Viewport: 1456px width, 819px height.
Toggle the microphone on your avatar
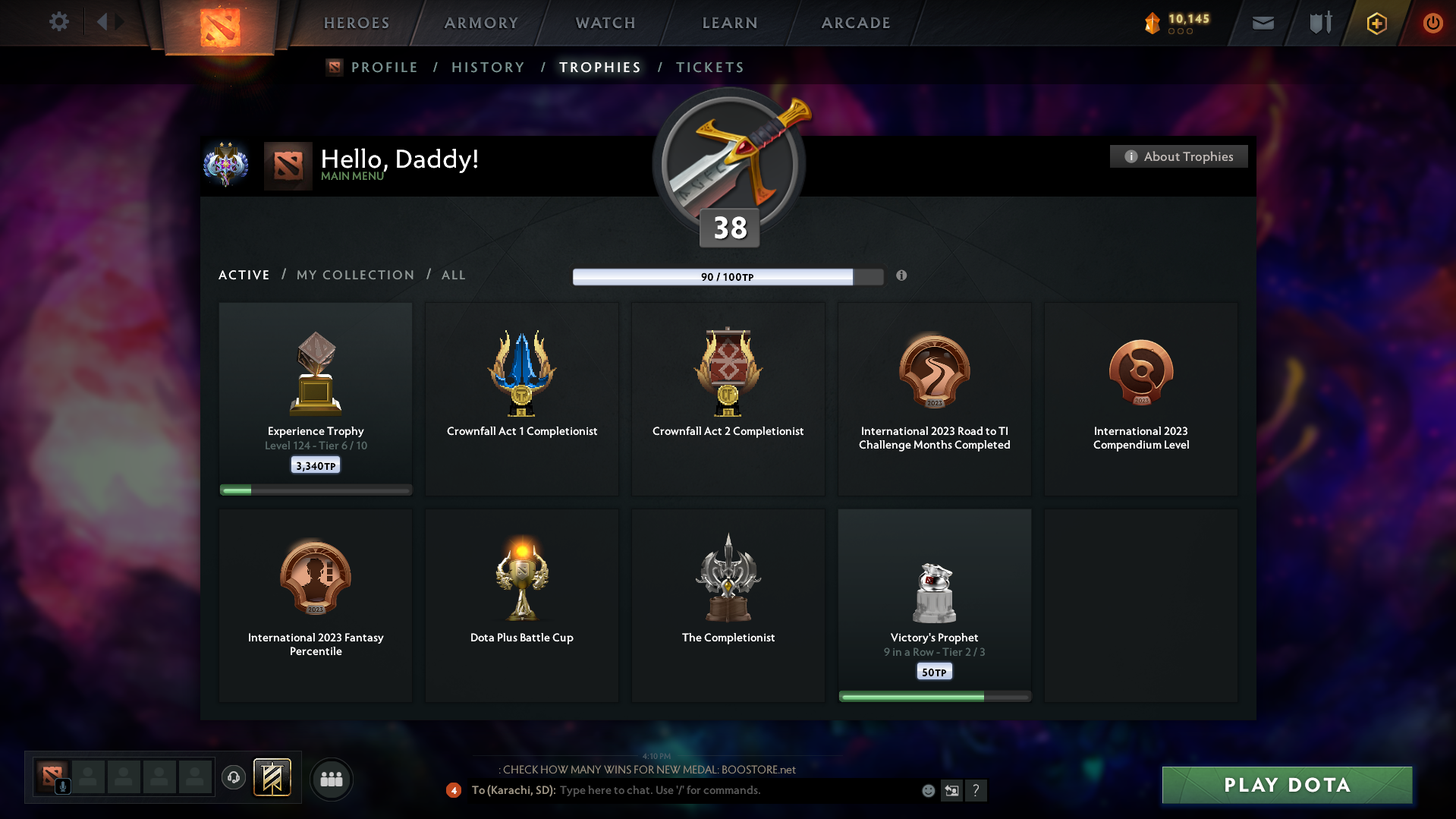coord(62,786)
